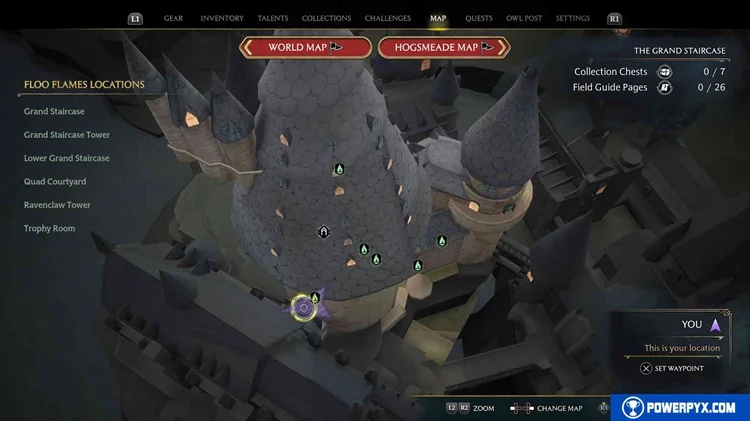Pick Quad Courtyard in Floo Flames list
This screenshot has height=421, width=750.
click(55, 182)
